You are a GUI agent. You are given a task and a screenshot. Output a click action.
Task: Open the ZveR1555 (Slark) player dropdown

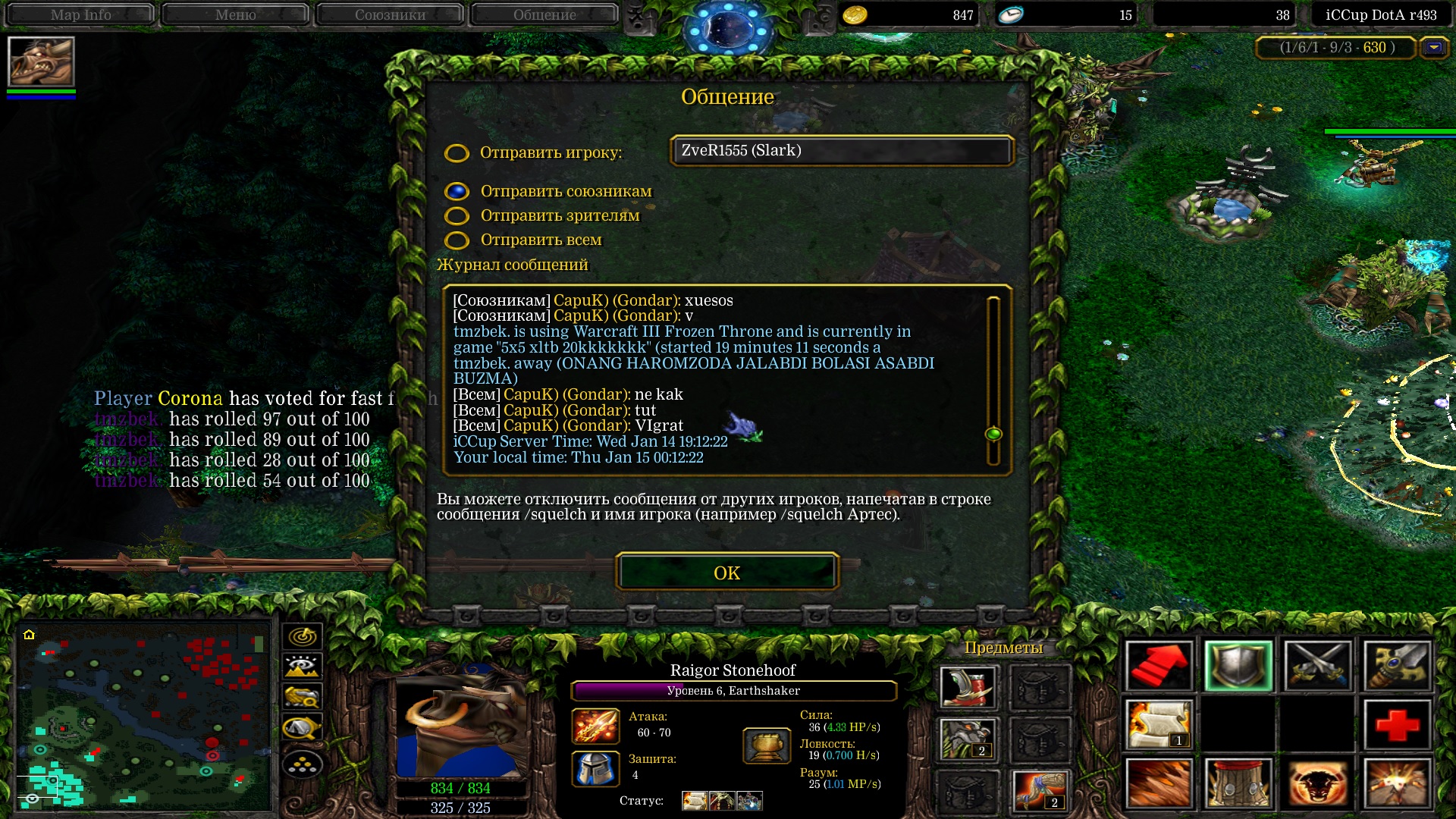841,150
